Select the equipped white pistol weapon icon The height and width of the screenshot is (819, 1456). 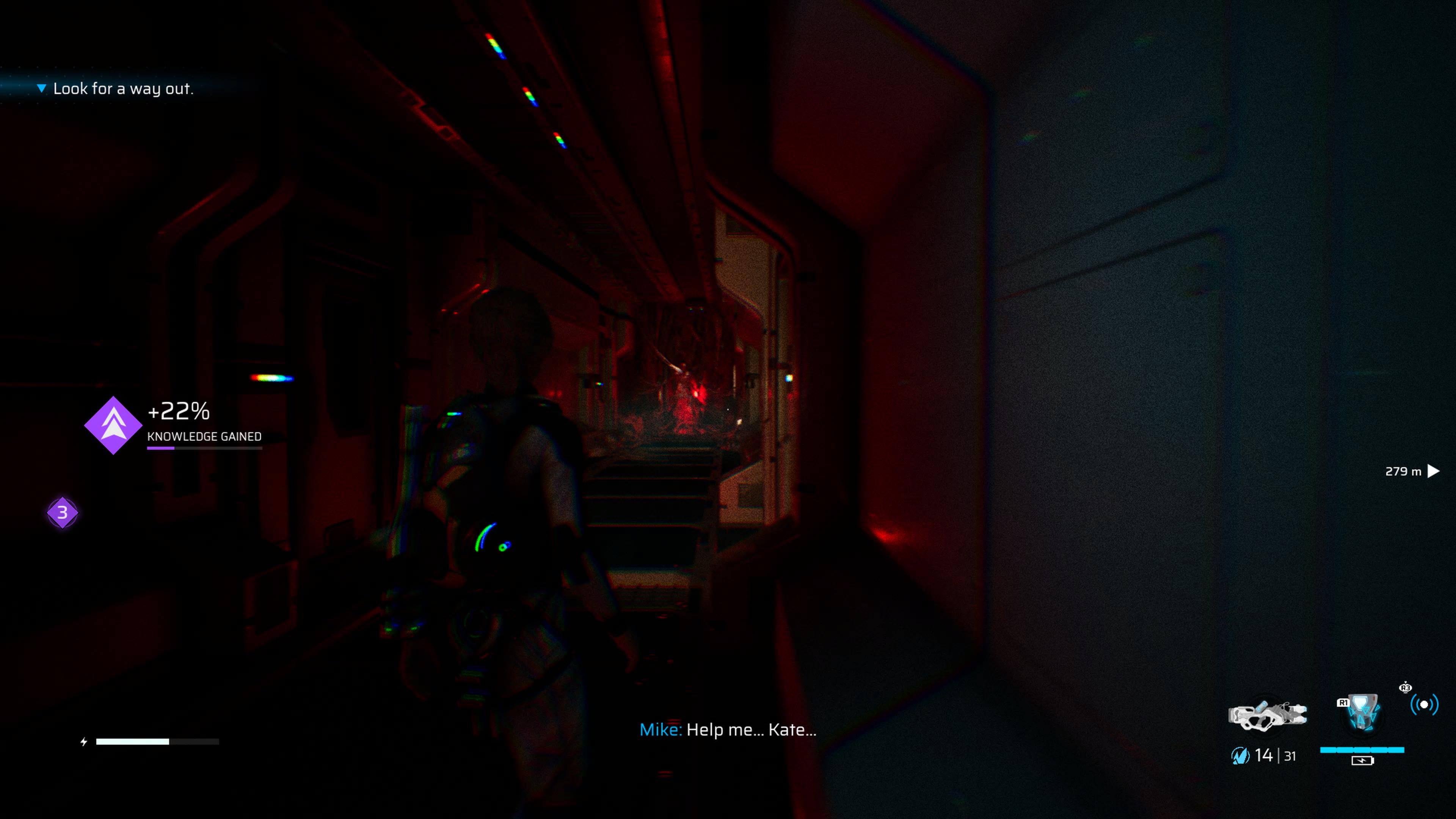tap(1267, 715)
